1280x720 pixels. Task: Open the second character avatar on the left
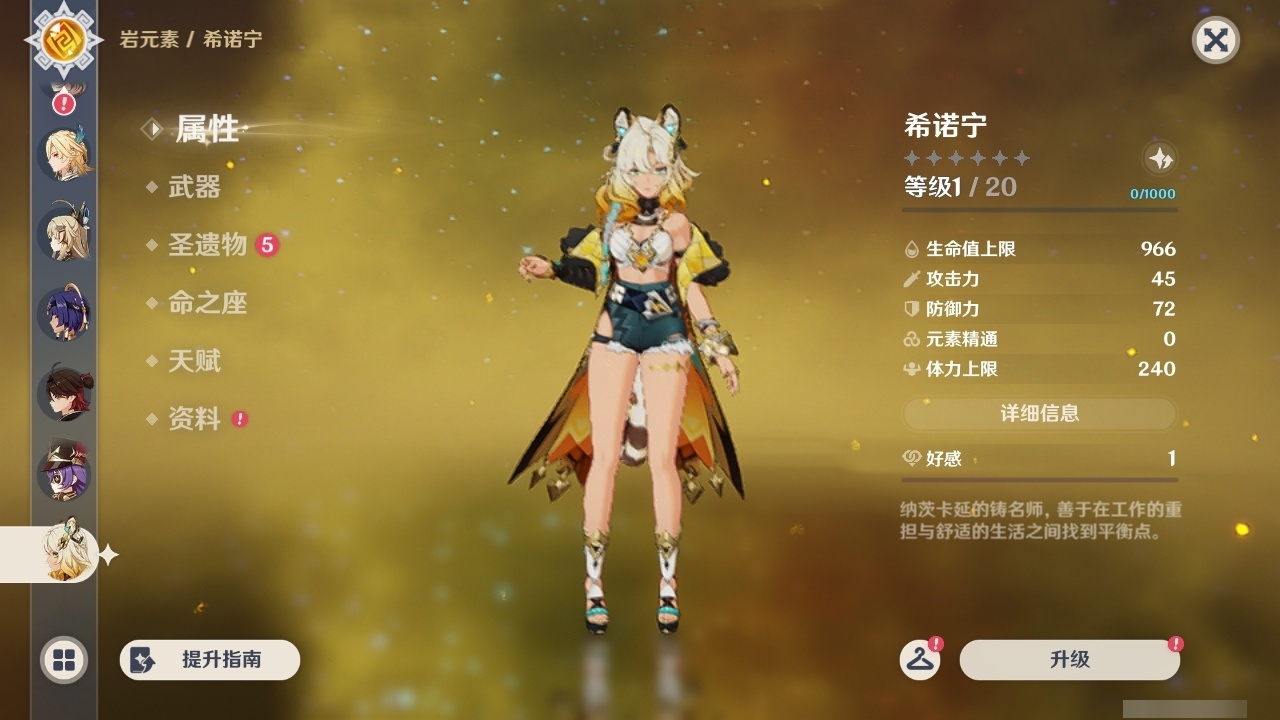pos(65,228)
